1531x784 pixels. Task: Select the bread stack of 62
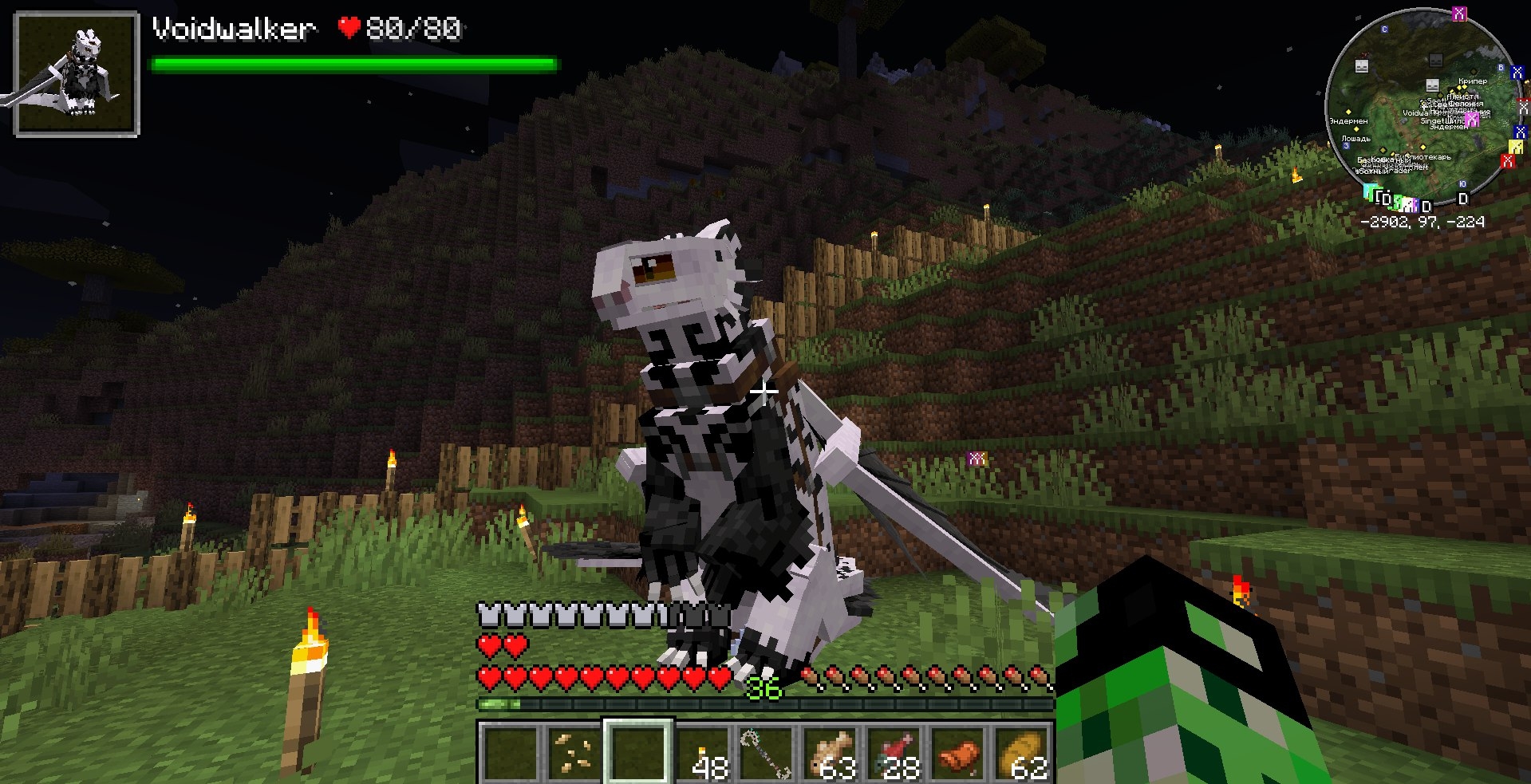[1022, 751]
